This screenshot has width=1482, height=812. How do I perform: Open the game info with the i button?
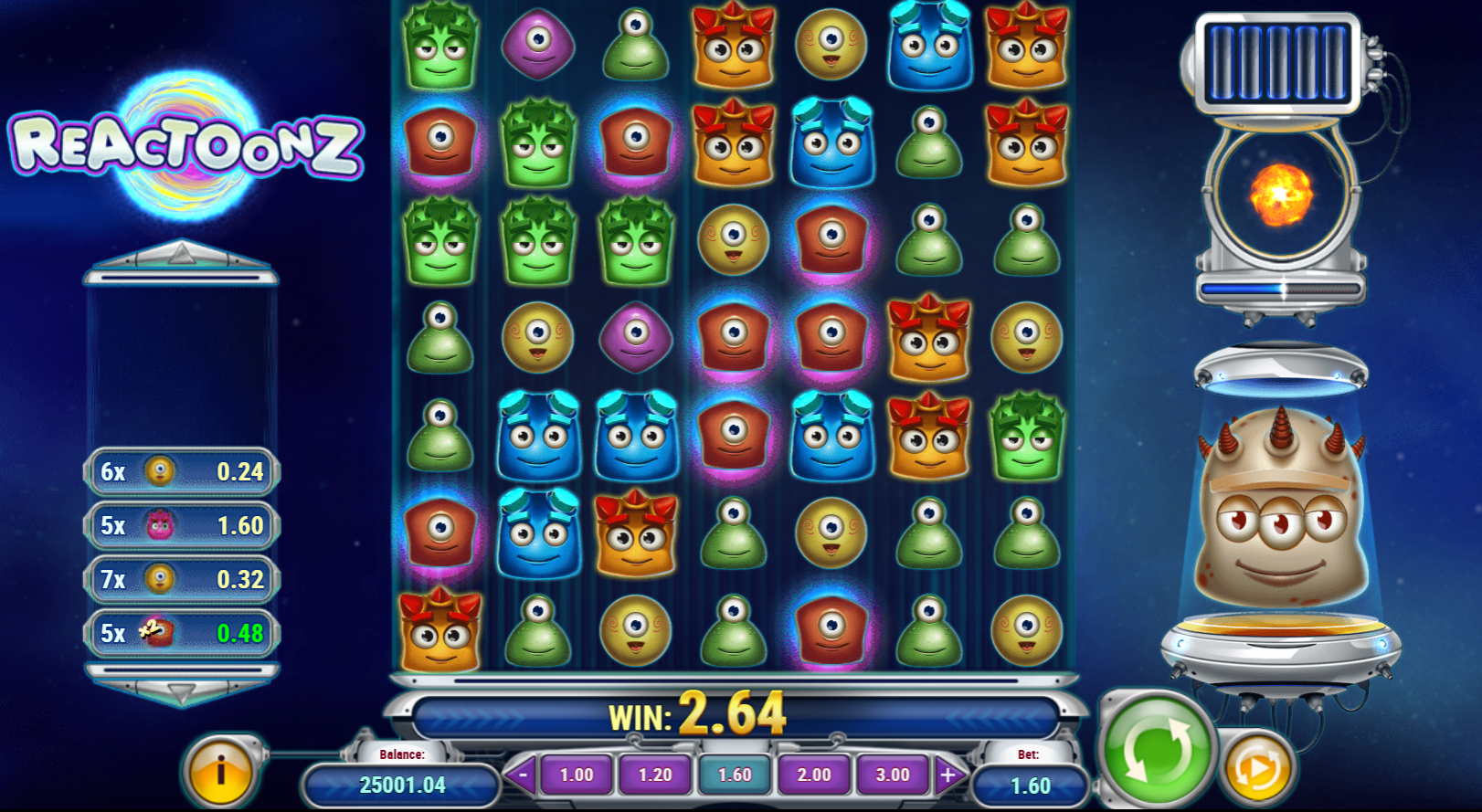(219, 770)
